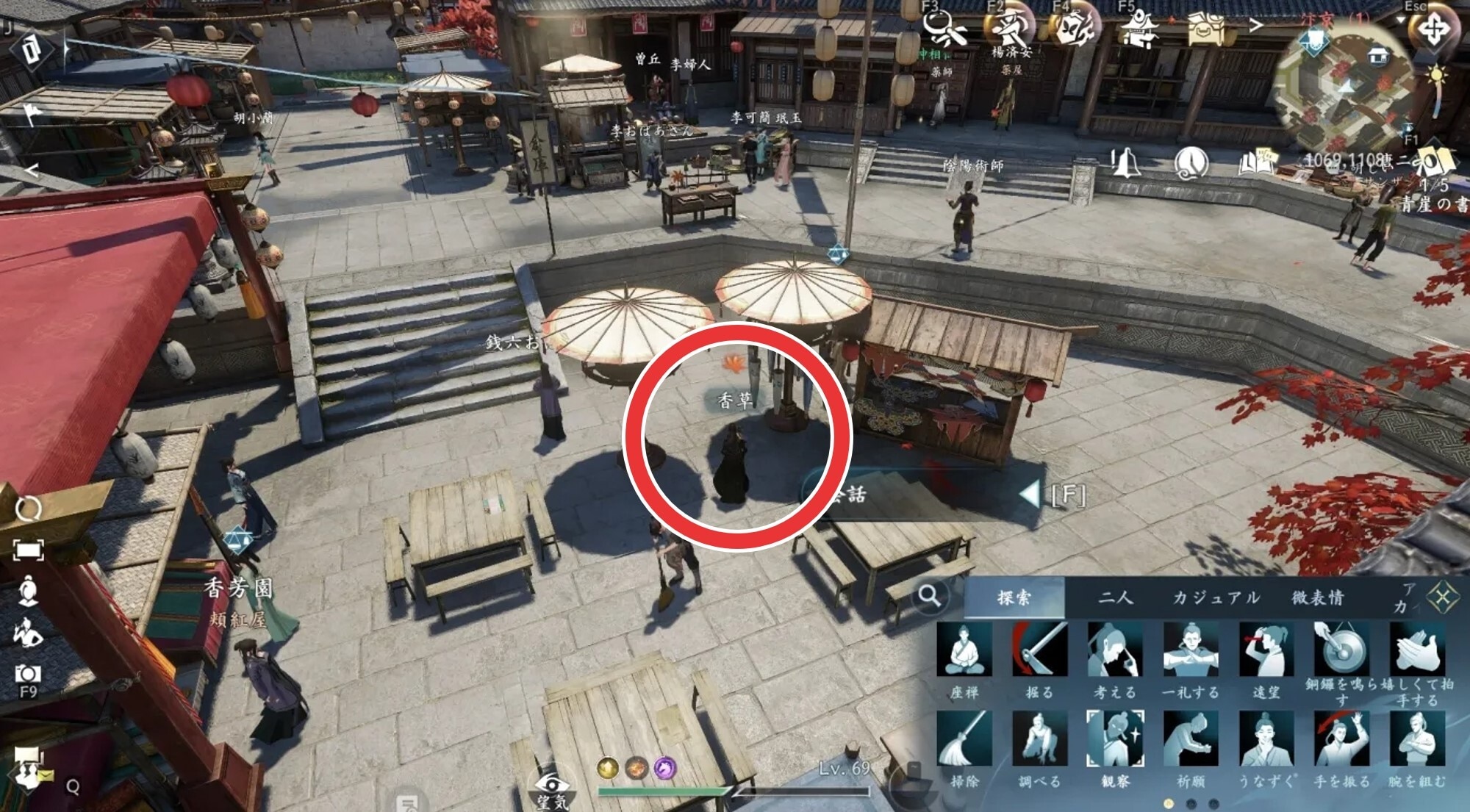Perform the 座禅 meditation emote
The image size is (1470, 812).
[964, 651]
